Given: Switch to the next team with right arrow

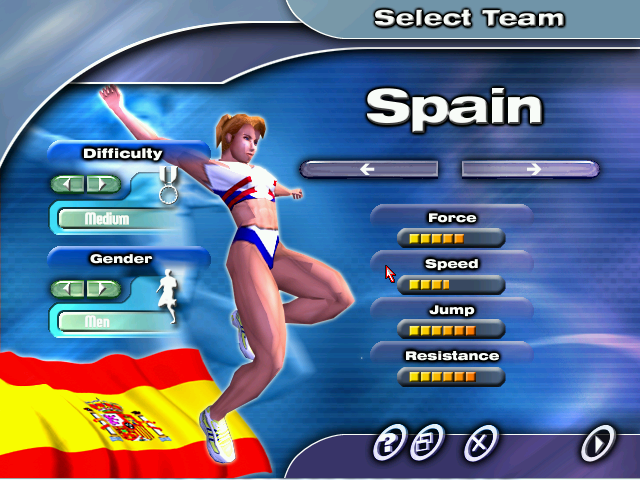Looking at the screenshot, I should point(530,169).
